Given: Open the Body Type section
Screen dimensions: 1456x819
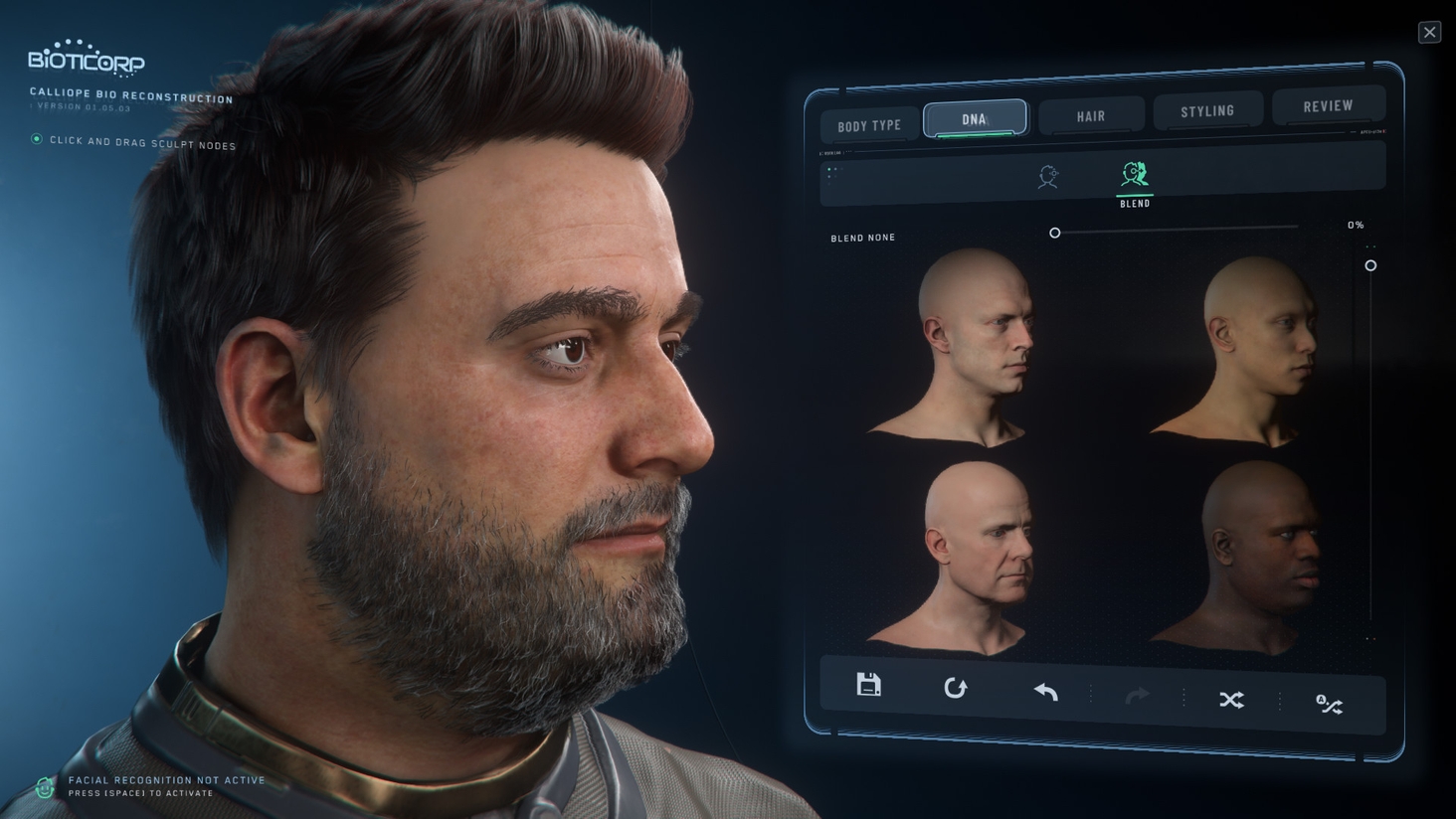Looking at the screenshot, I should tap(867, 123).
